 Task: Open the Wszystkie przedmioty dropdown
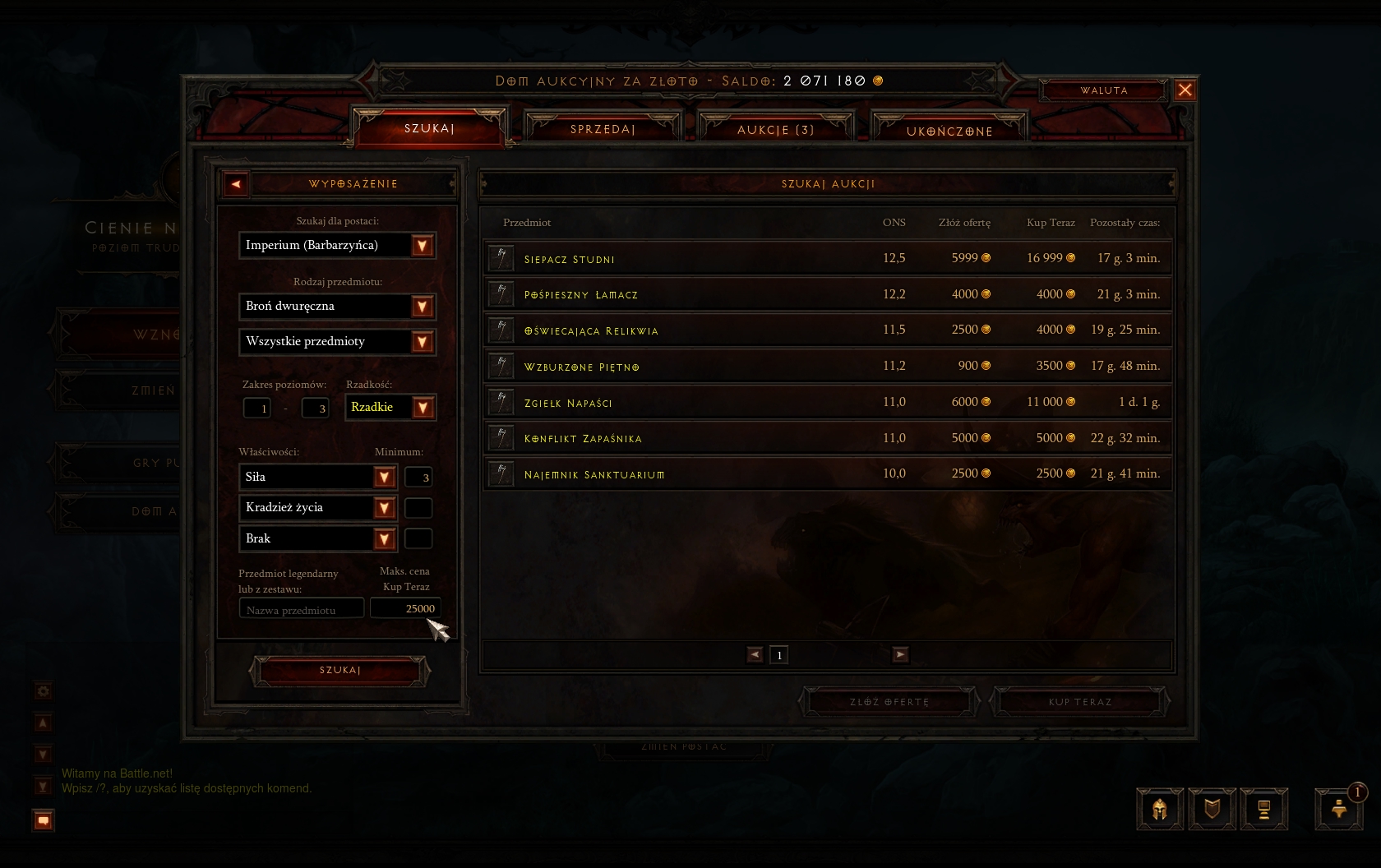(422, 342)
